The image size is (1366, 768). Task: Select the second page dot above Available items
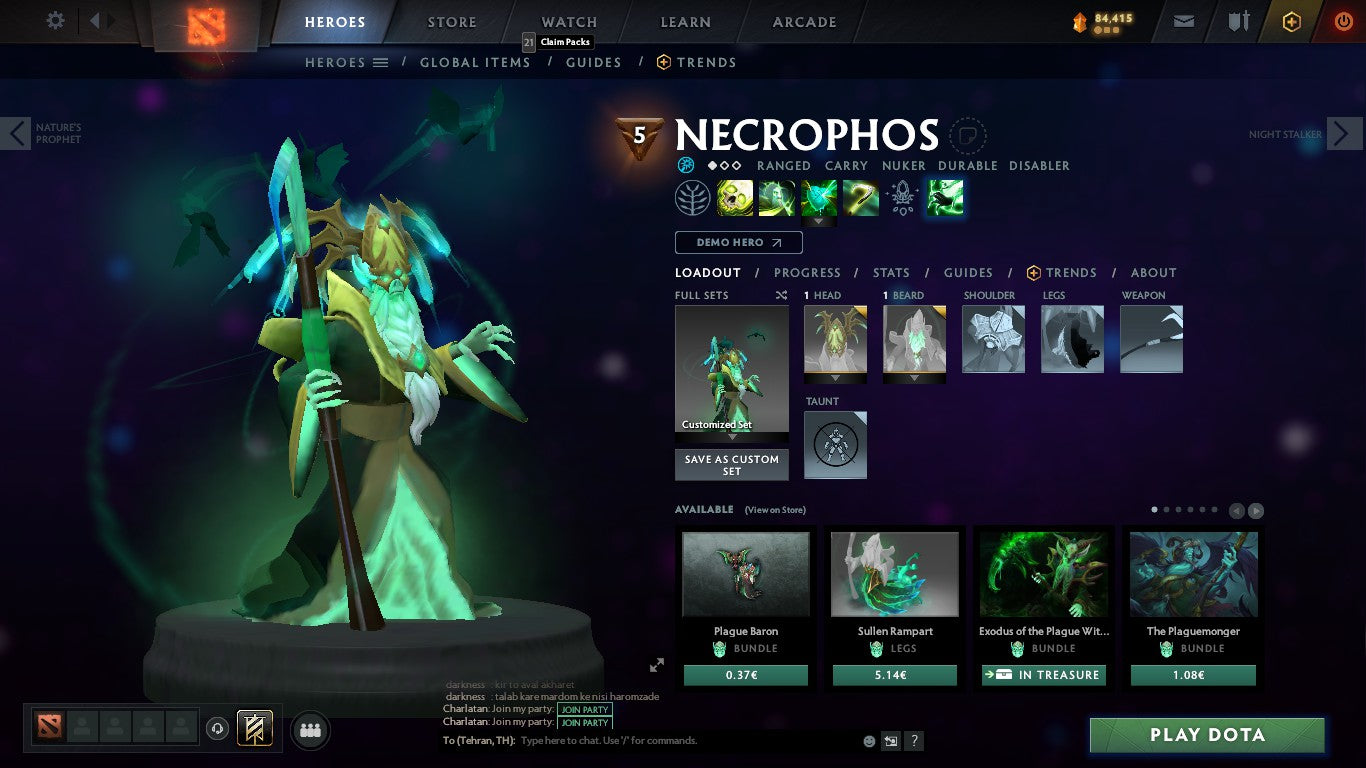pos(1166,509)
